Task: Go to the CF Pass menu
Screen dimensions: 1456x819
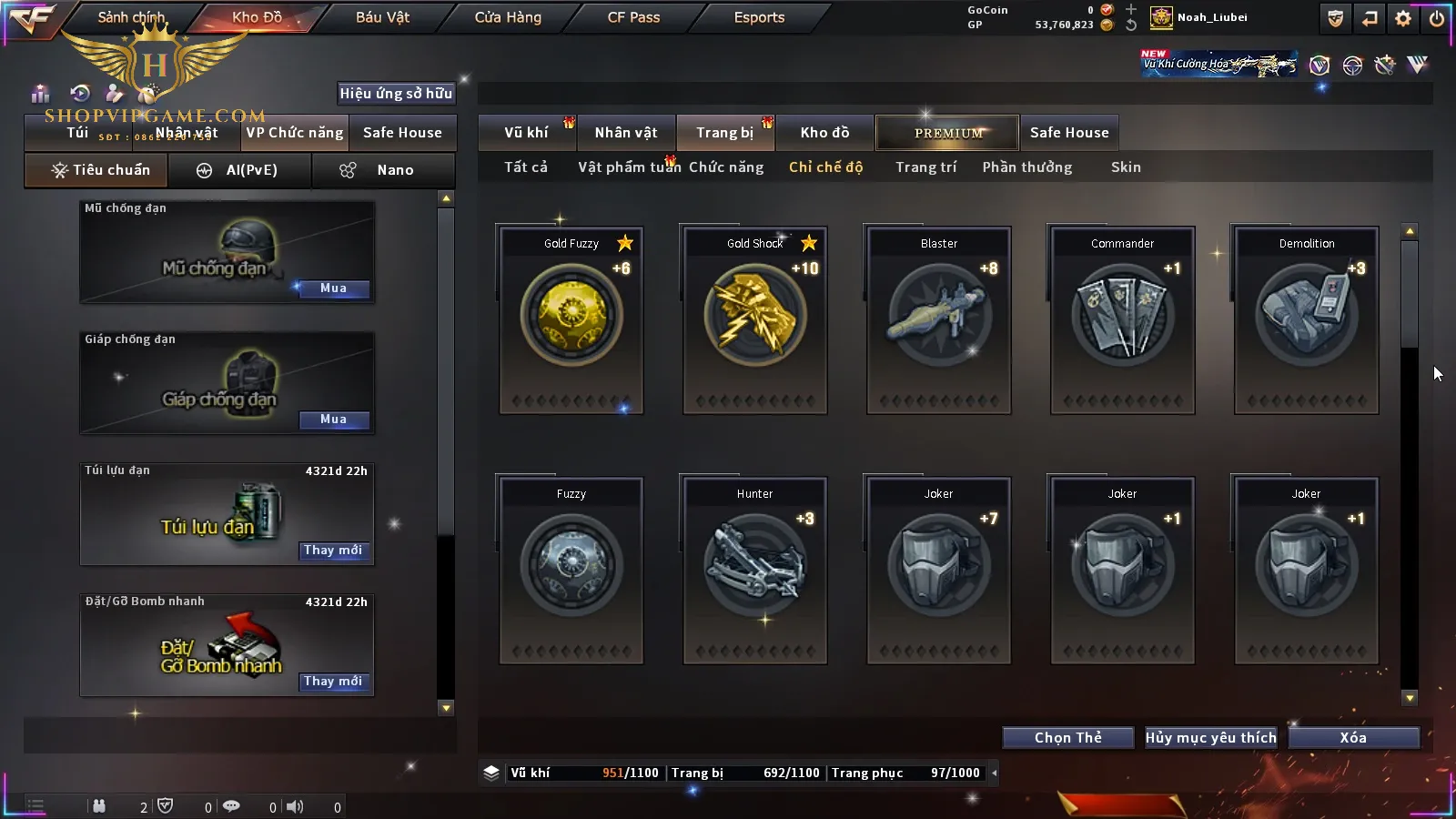Action: point(633,17)
